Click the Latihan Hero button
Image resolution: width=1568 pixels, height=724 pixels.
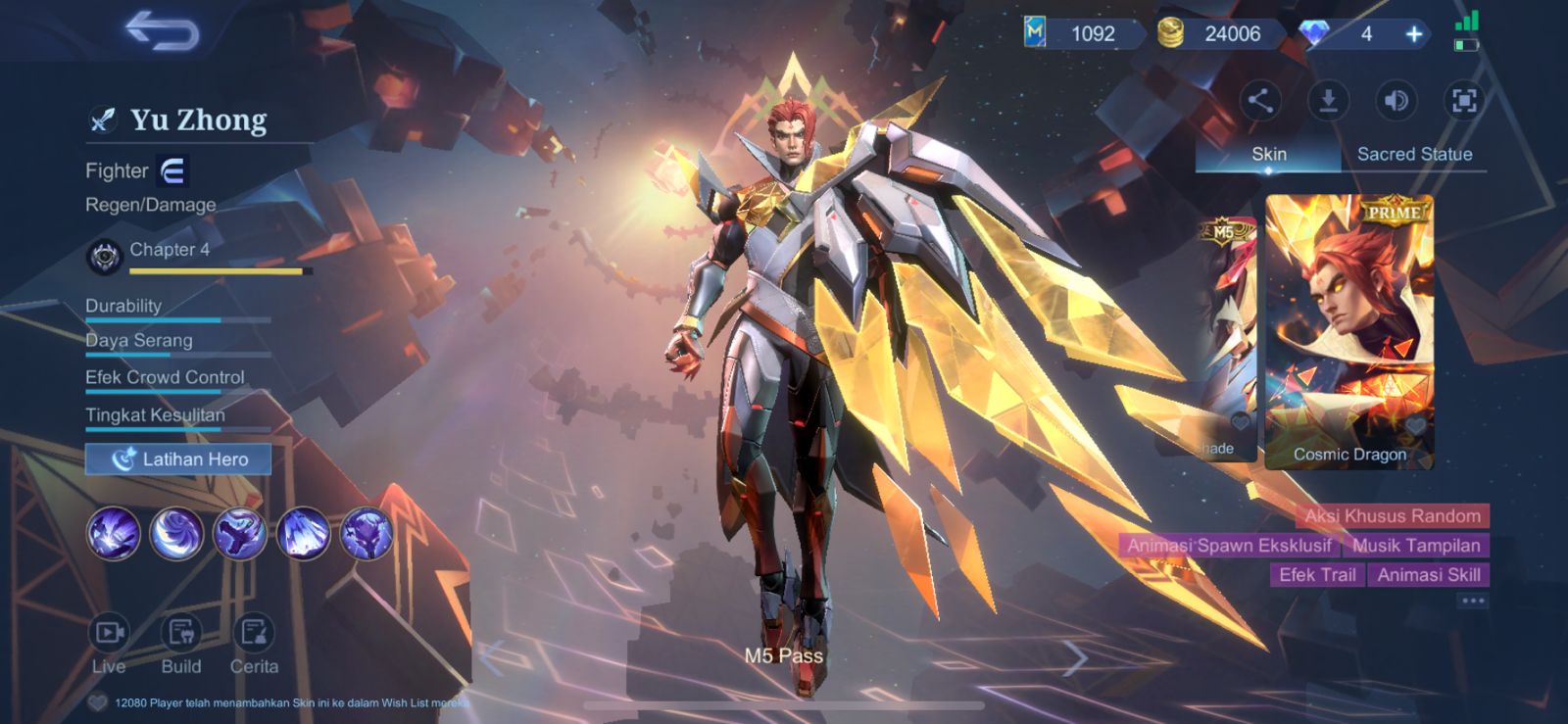[x=177, y=459]
